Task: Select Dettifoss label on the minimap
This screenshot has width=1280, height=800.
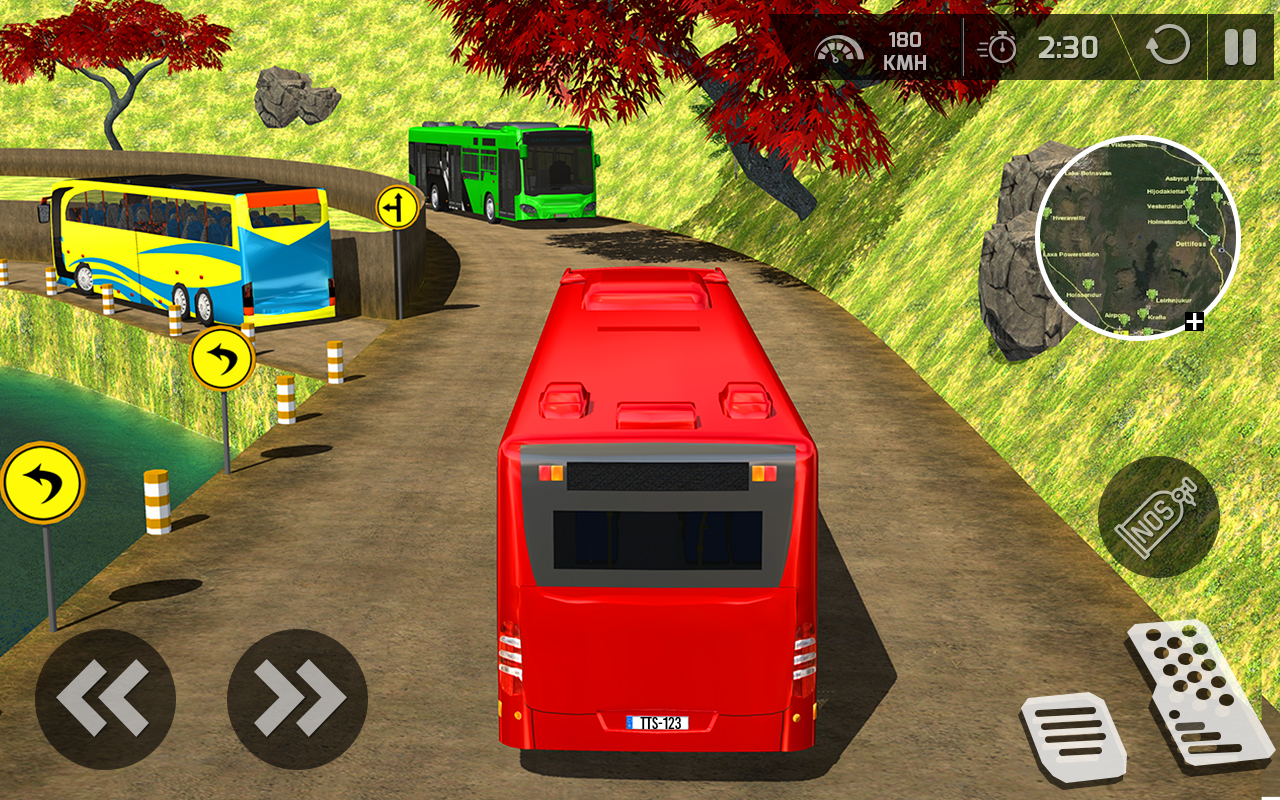Action: (1190, 244)
